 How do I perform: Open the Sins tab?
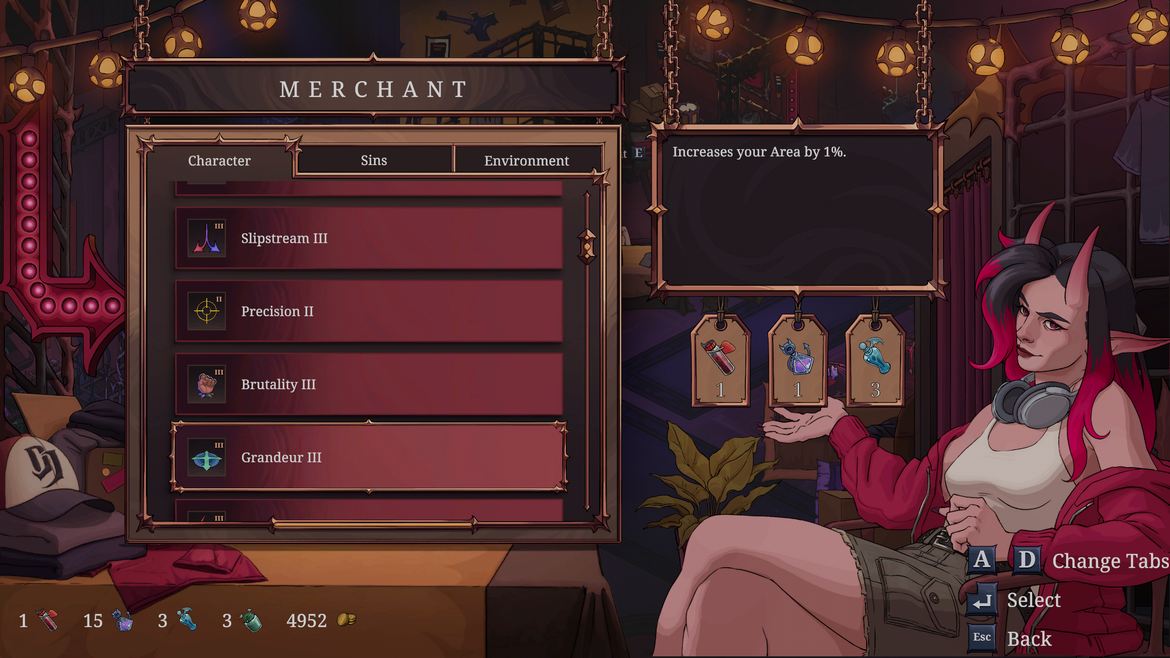click(374, 161)
